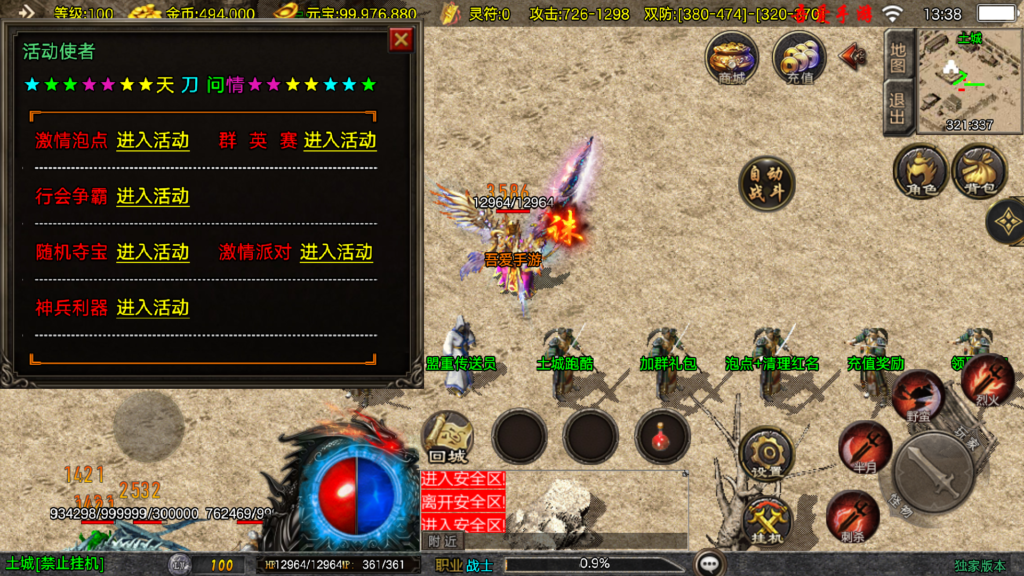1024x576 pixels.
Task: Toggle 自动战斗 auto battle
Action: tap(767, 184)
